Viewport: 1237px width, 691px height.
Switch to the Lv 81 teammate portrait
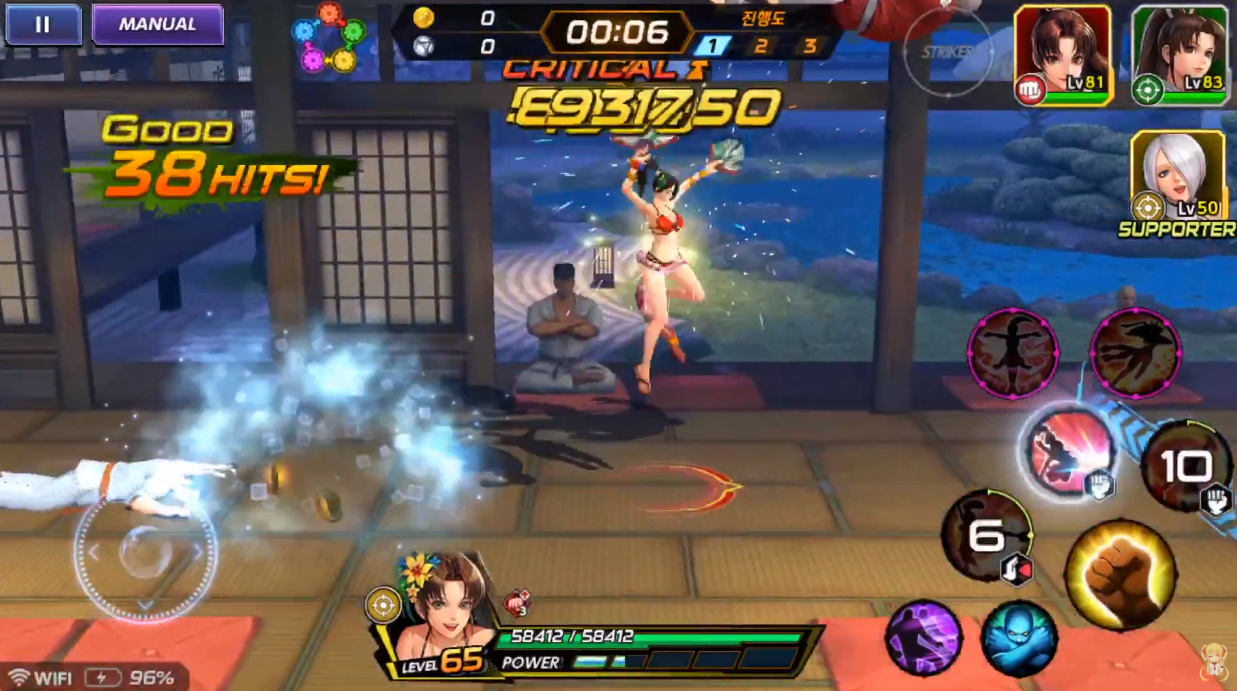[1062, 55]
